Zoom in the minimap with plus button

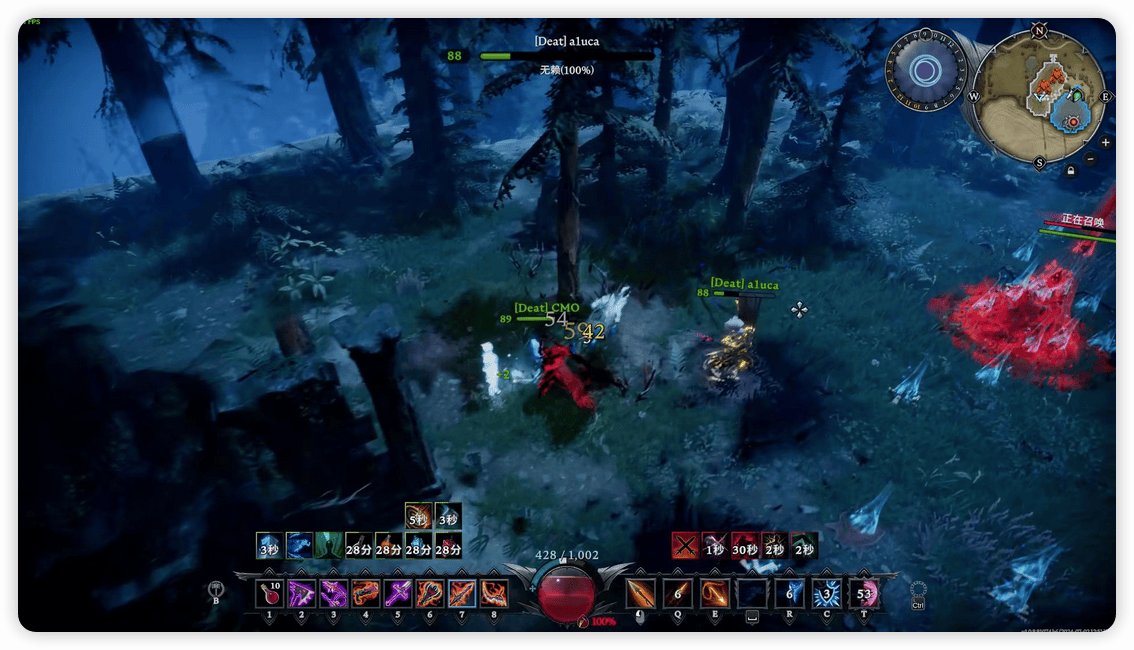[1105, 143]
